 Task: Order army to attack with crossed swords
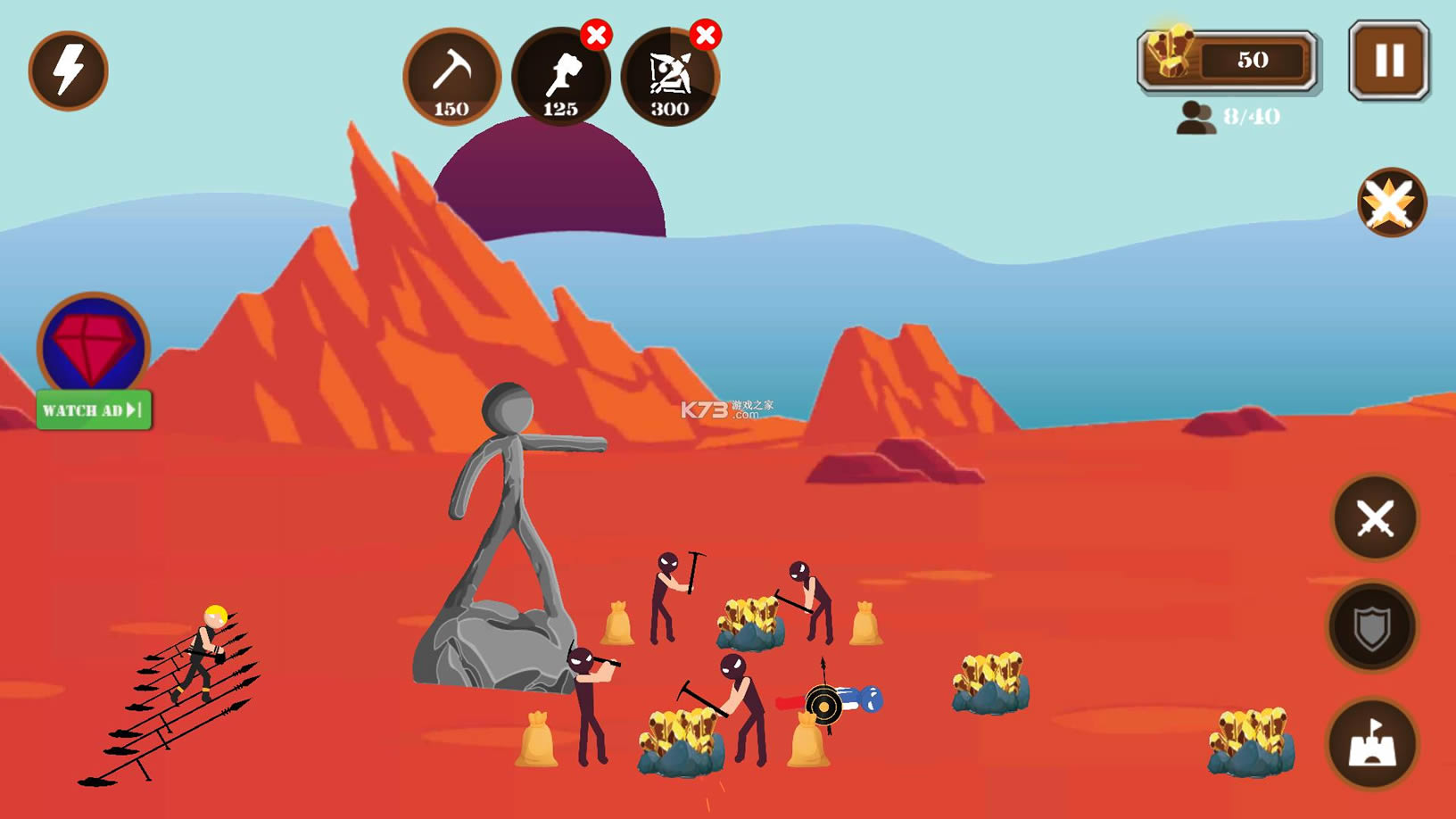1374,517
